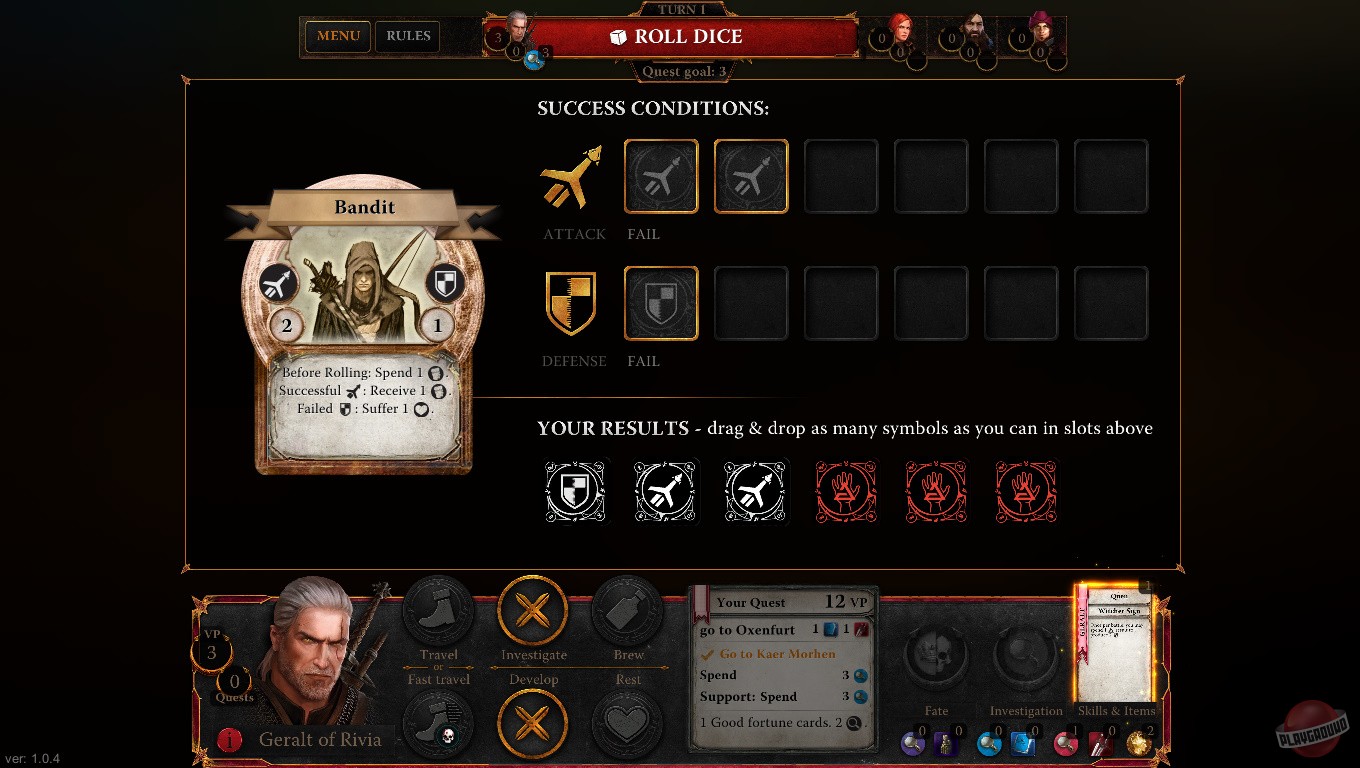Click the Investigate crossed-blades icon
The image size is (1360, 768).
533,611
